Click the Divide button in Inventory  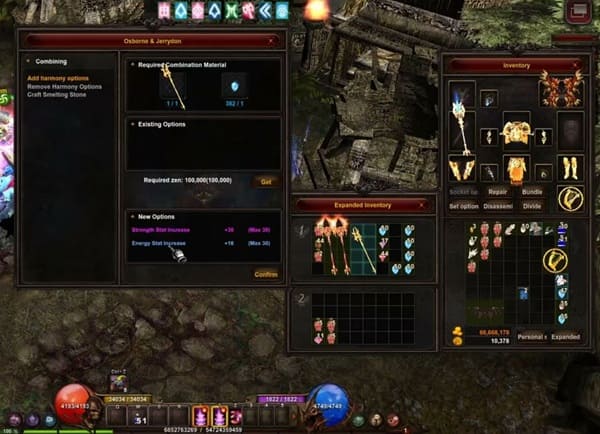[532, 206]
